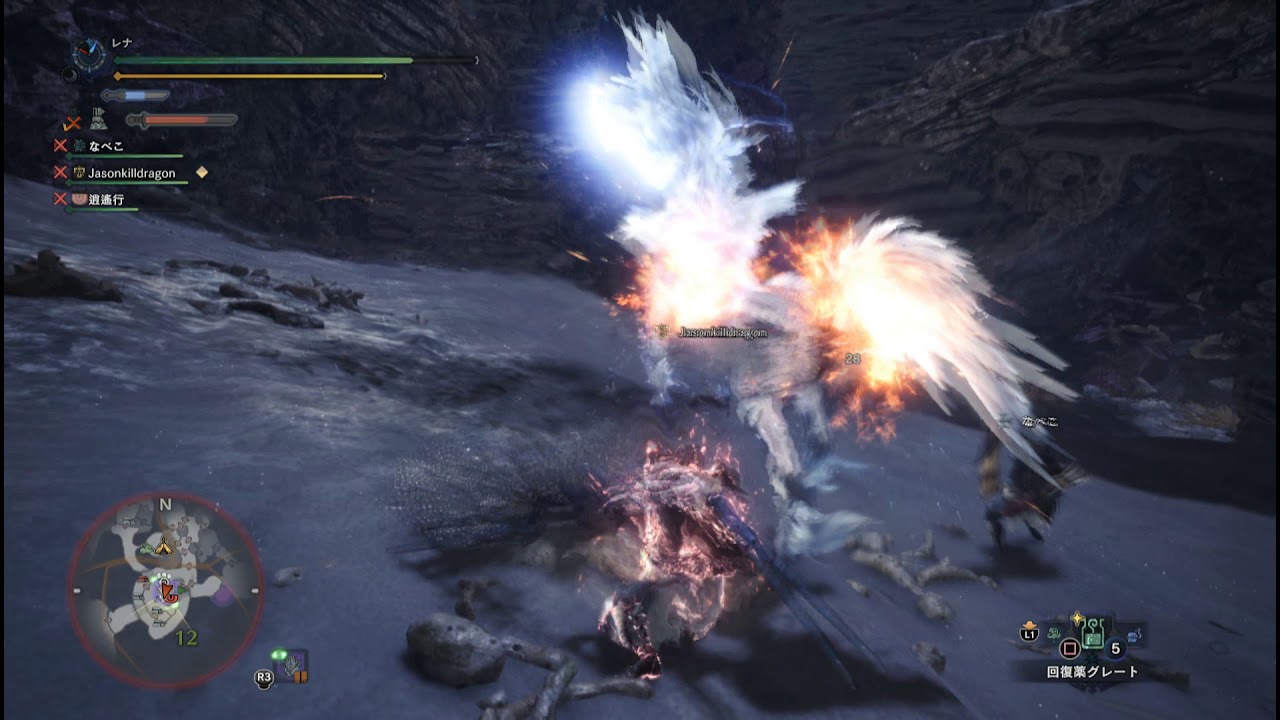Choose the blue item right of the potion
Screen dimensions: 1280x720
pos(1132,635)
